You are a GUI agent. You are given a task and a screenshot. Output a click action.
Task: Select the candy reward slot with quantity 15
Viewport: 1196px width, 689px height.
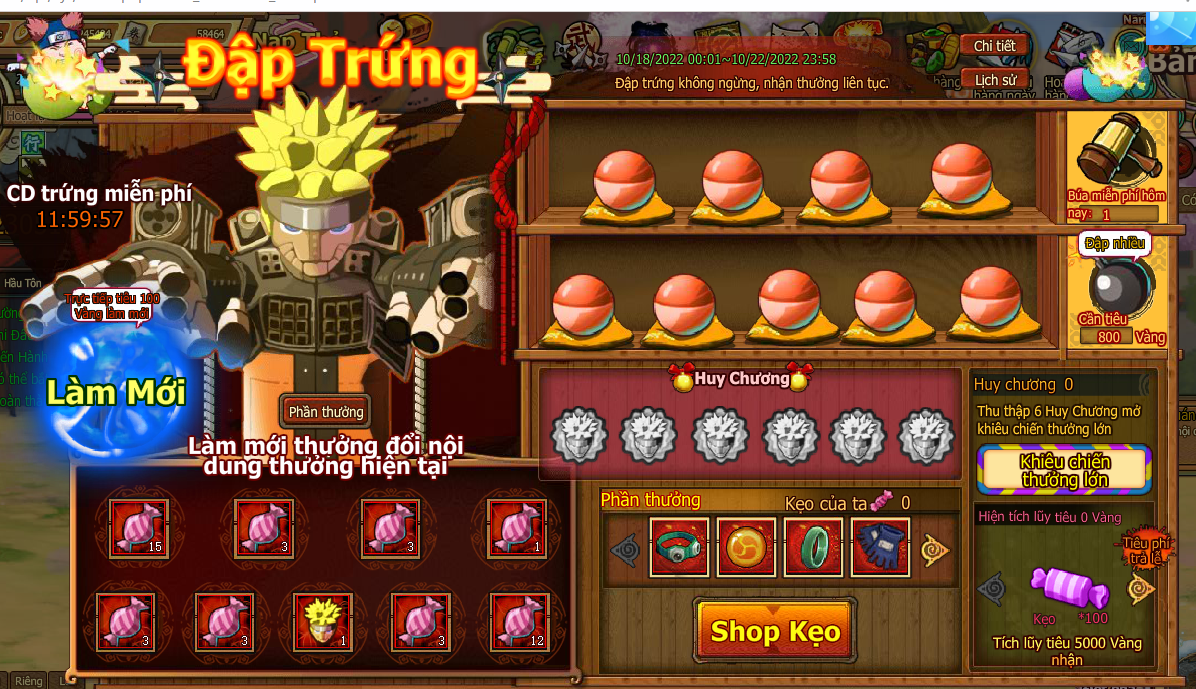point(138,527)
